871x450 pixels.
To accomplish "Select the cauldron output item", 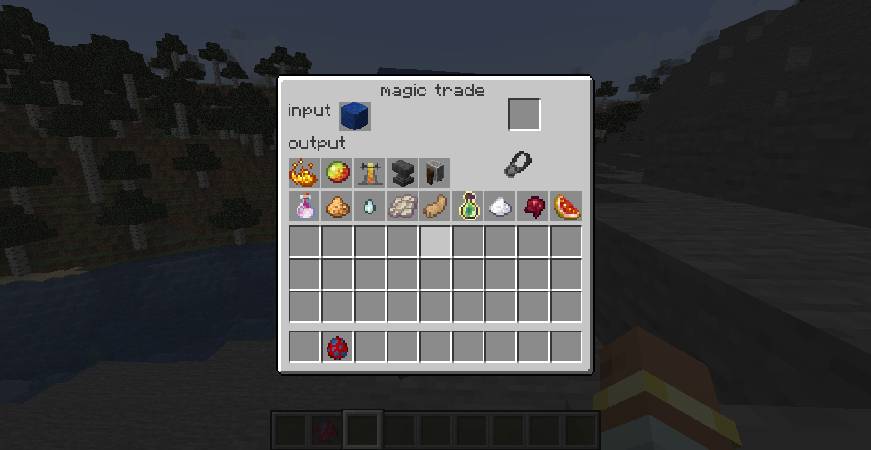I will click(435, 173).
